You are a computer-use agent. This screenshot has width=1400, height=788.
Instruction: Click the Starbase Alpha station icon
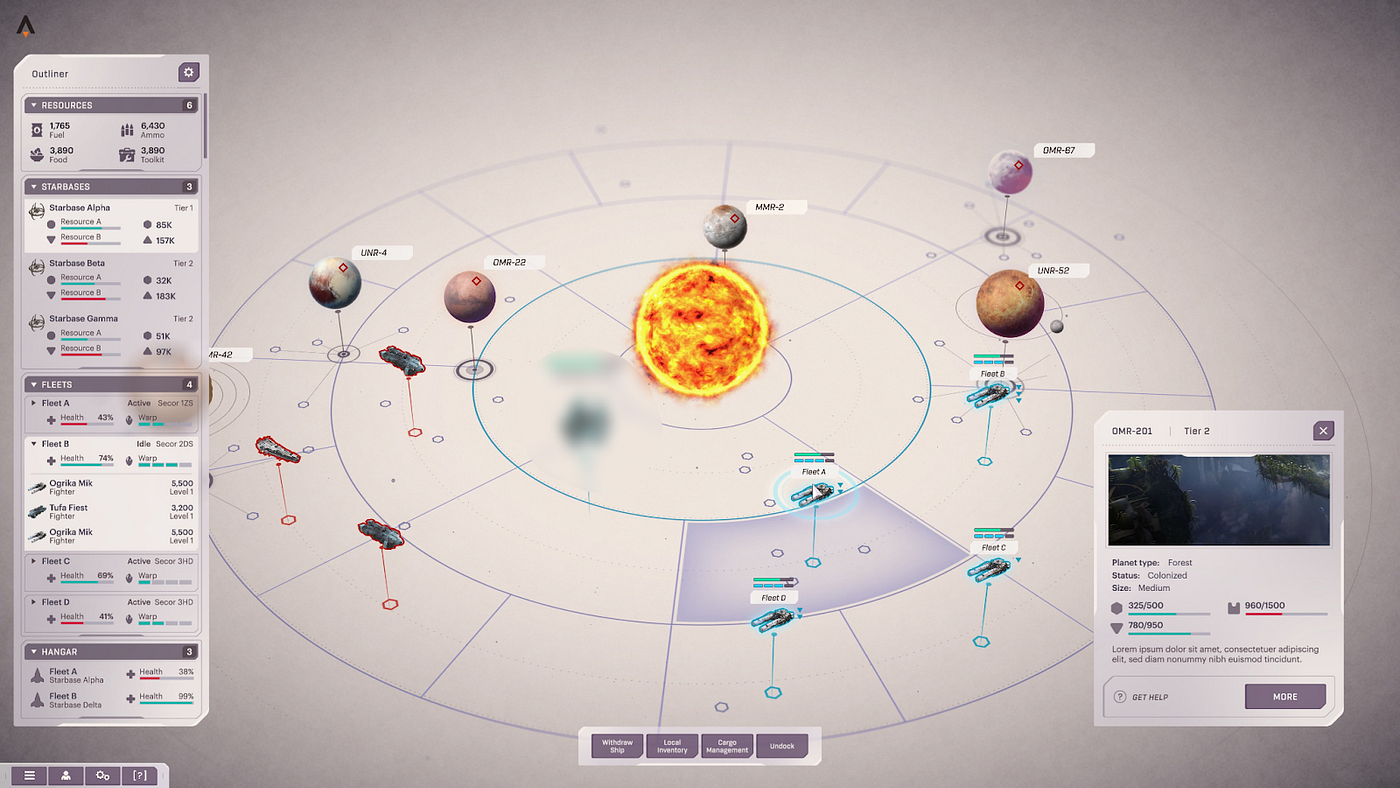pyautogui.click(x=37, y=211)
